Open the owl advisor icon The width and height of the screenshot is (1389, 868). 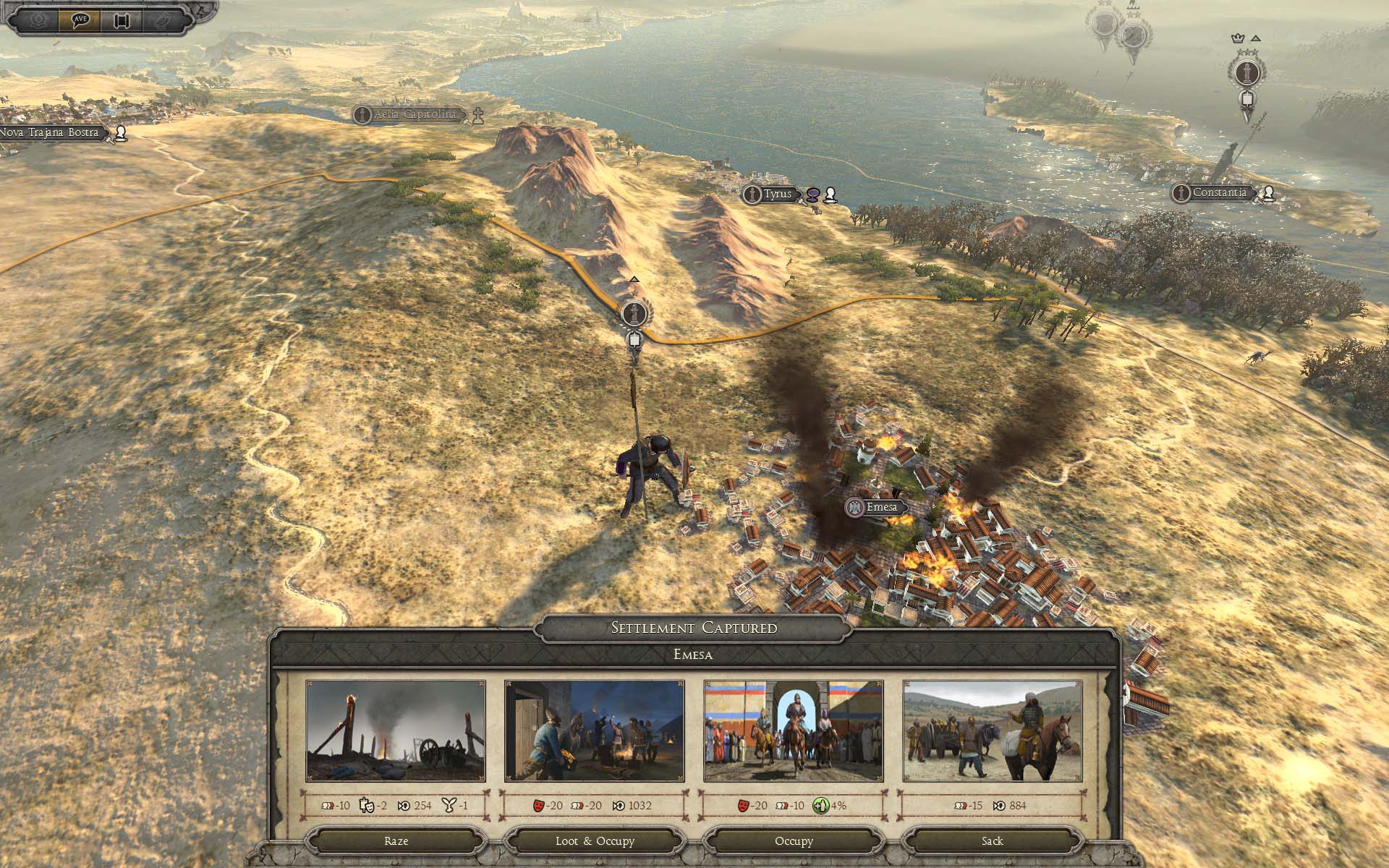pos(163,20)
